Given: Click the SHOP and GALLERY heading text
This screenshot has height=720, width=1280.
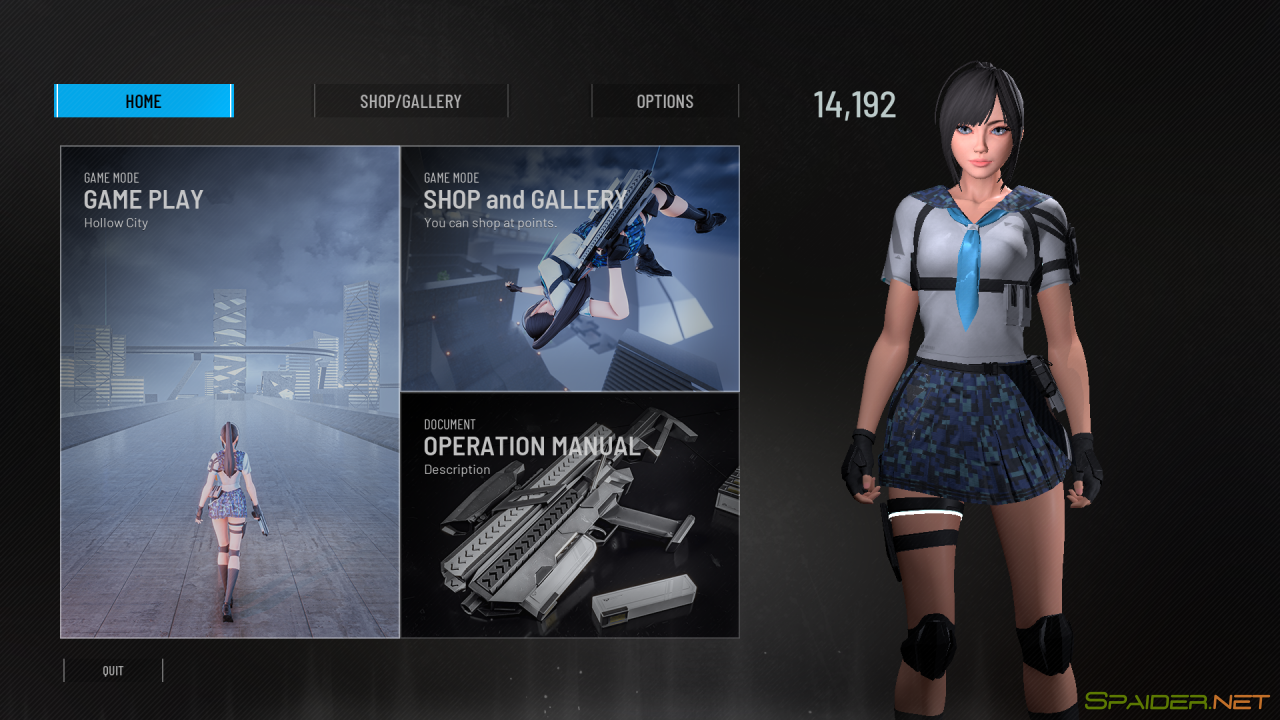Looking at the screenshot, I should click(x=524, y=199).
